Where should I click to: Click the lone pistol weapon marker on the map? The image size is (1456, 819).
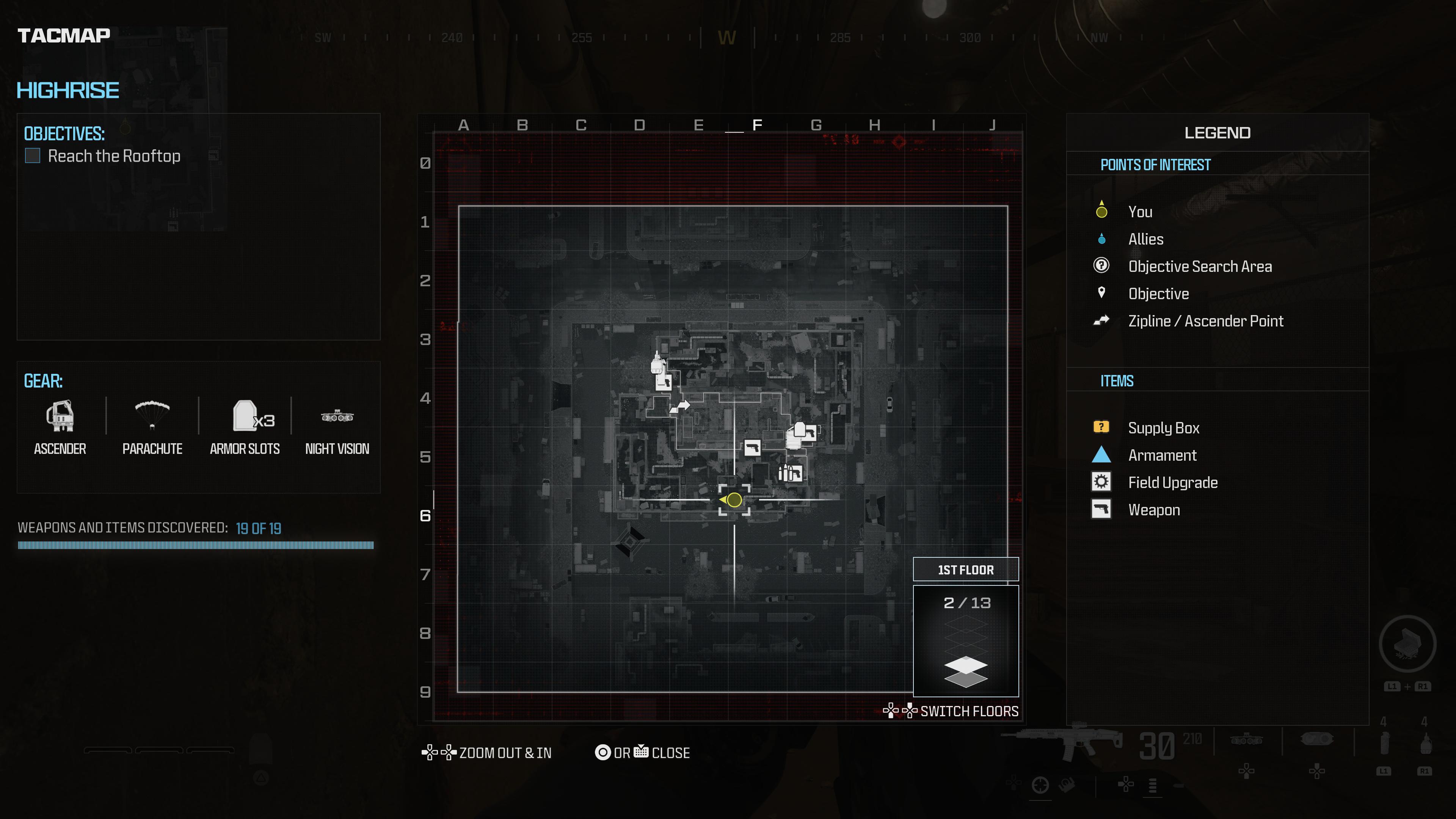click(752, 448)
